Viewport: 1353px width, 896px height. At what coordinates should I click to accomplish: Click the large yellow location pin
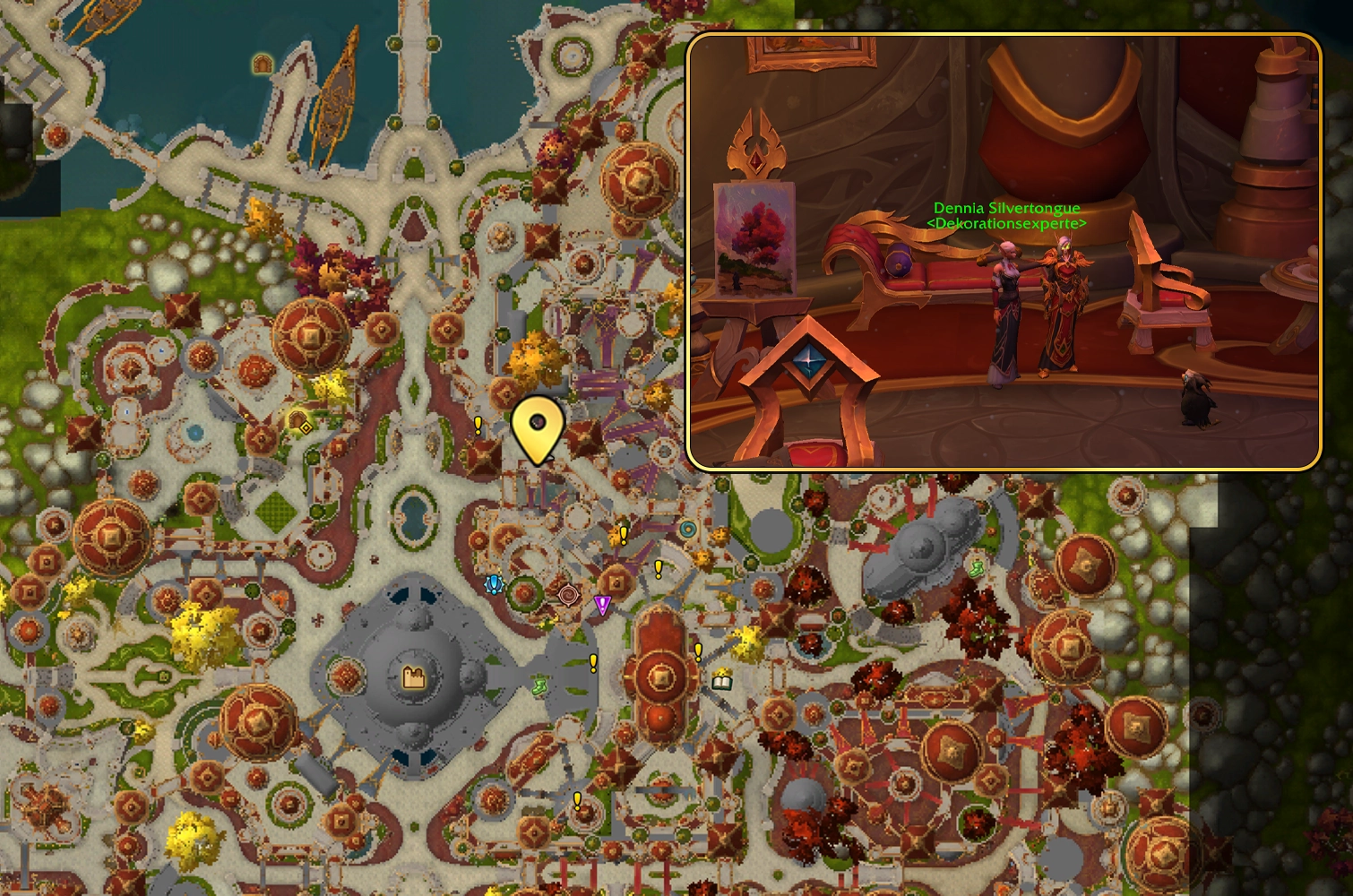point(538,427)
